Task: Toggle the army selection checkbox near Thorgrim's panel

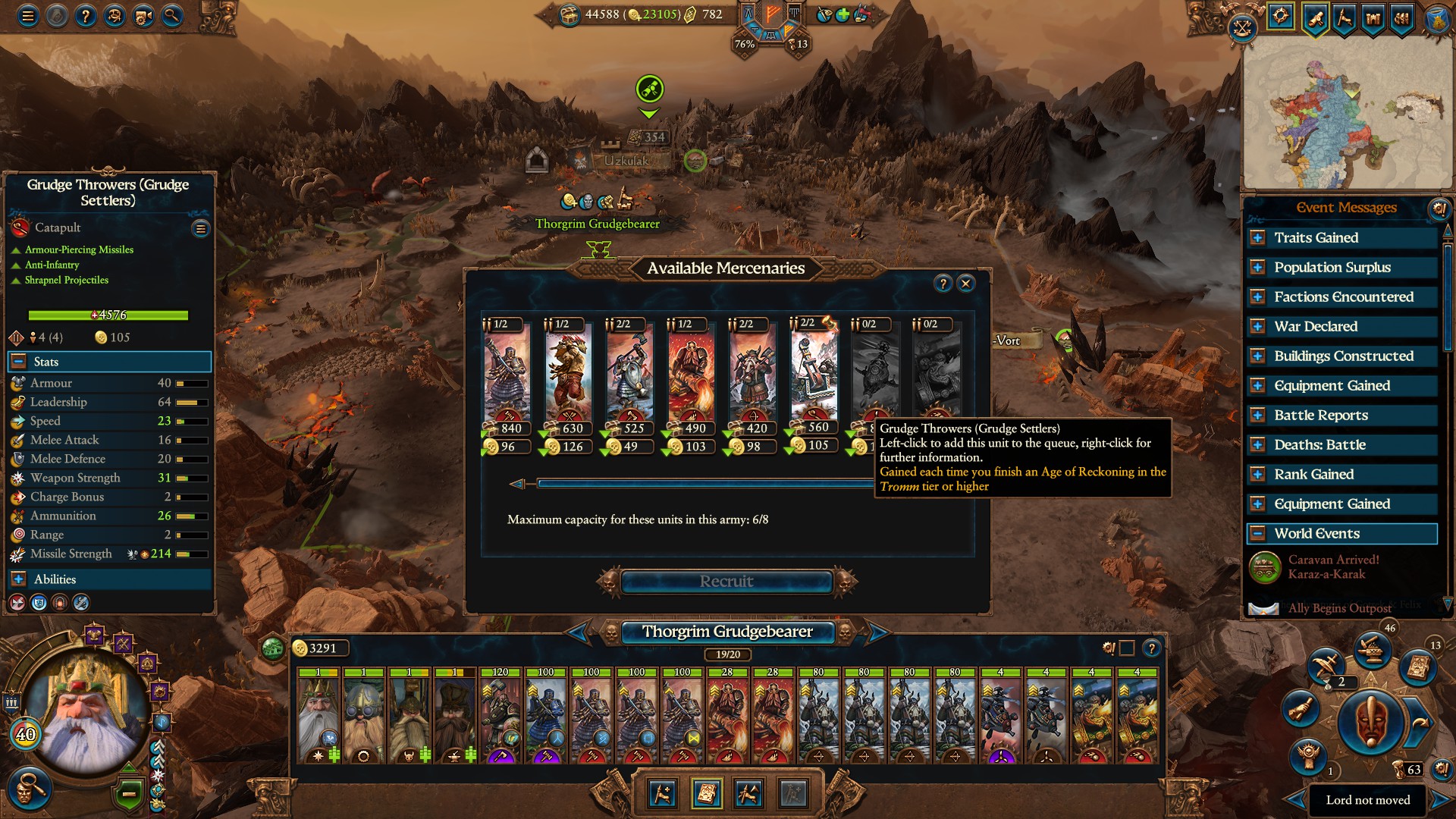Action: pos(1126,648)
